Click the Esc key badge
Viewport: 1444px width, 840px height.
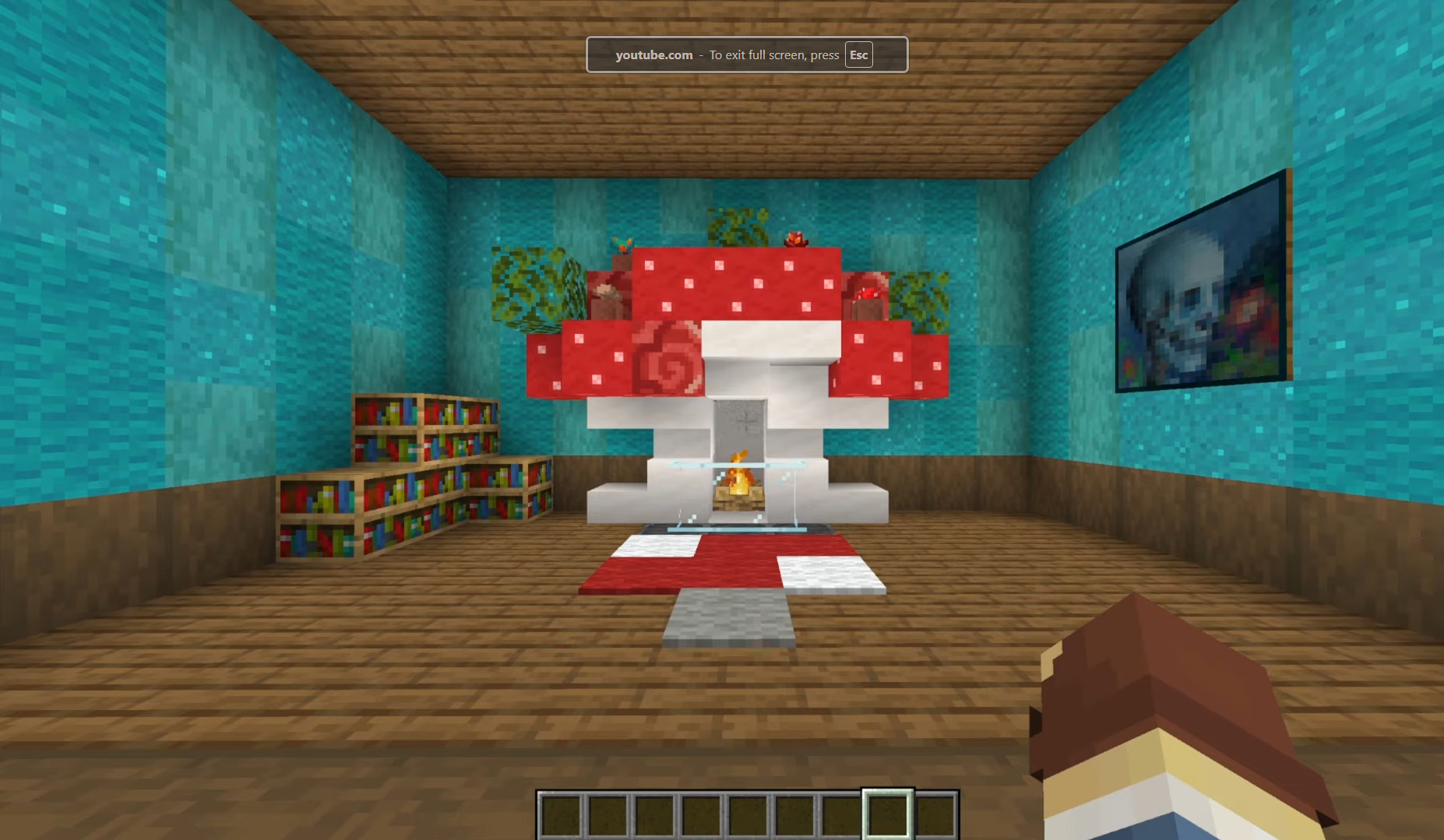coord(858,54)
